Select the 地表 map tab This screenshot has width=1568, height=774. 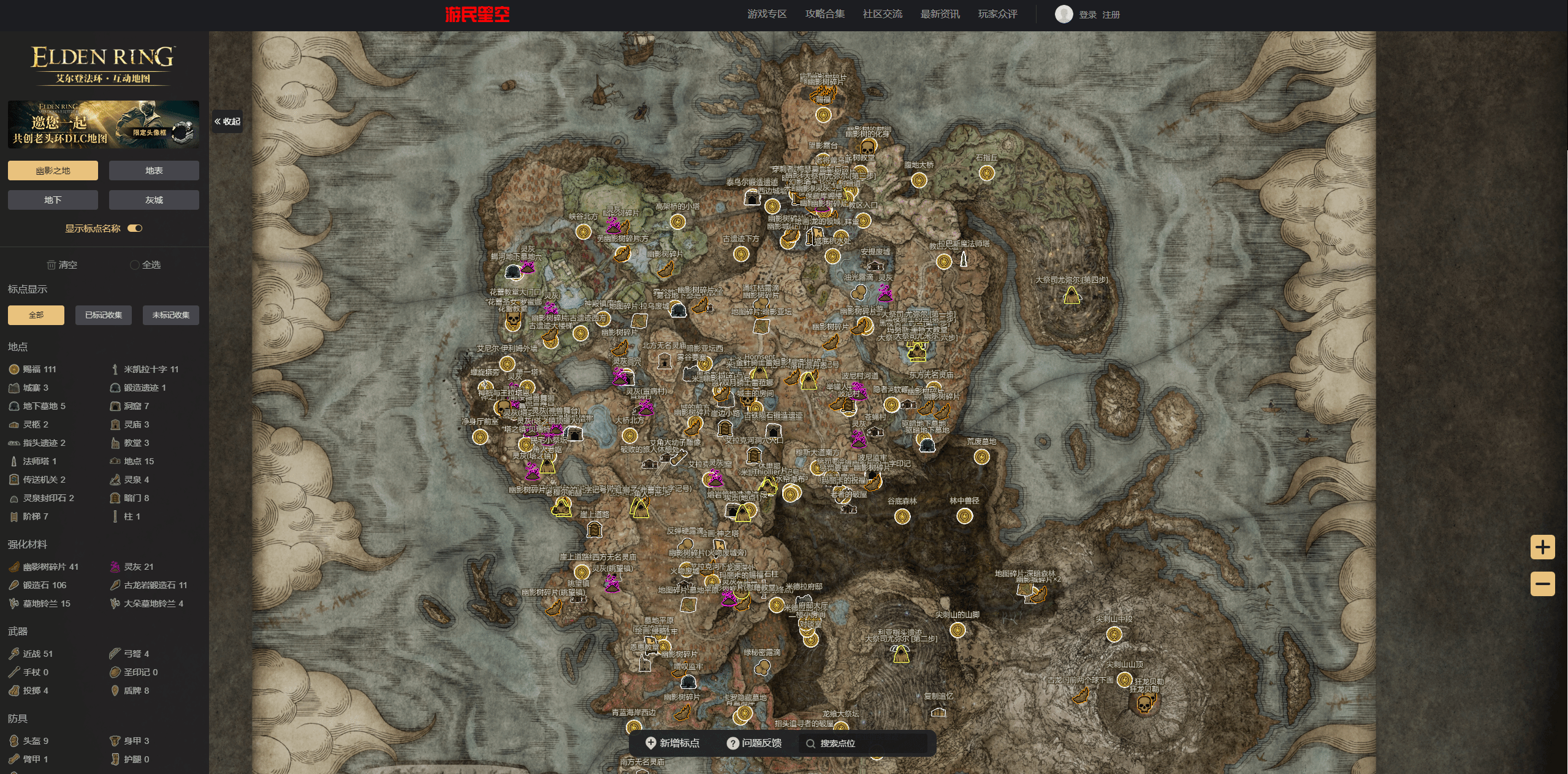point(154,171)
